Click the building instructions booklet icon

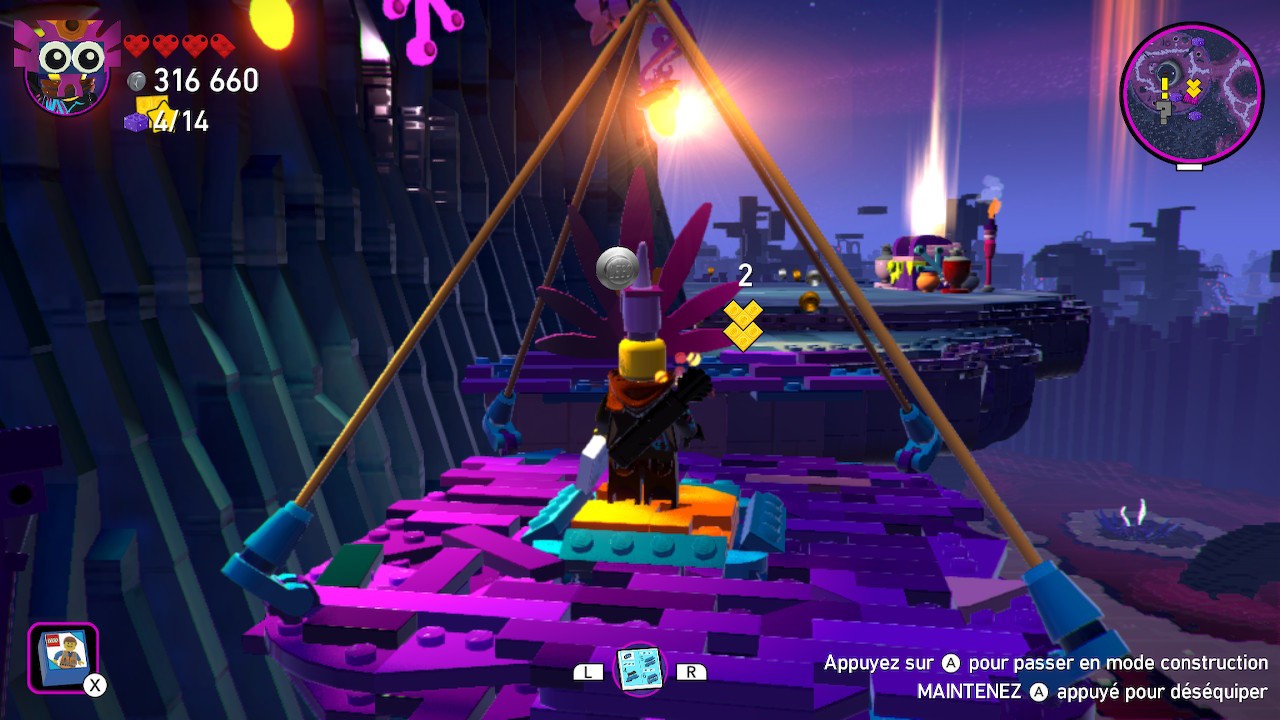(641, 671)
